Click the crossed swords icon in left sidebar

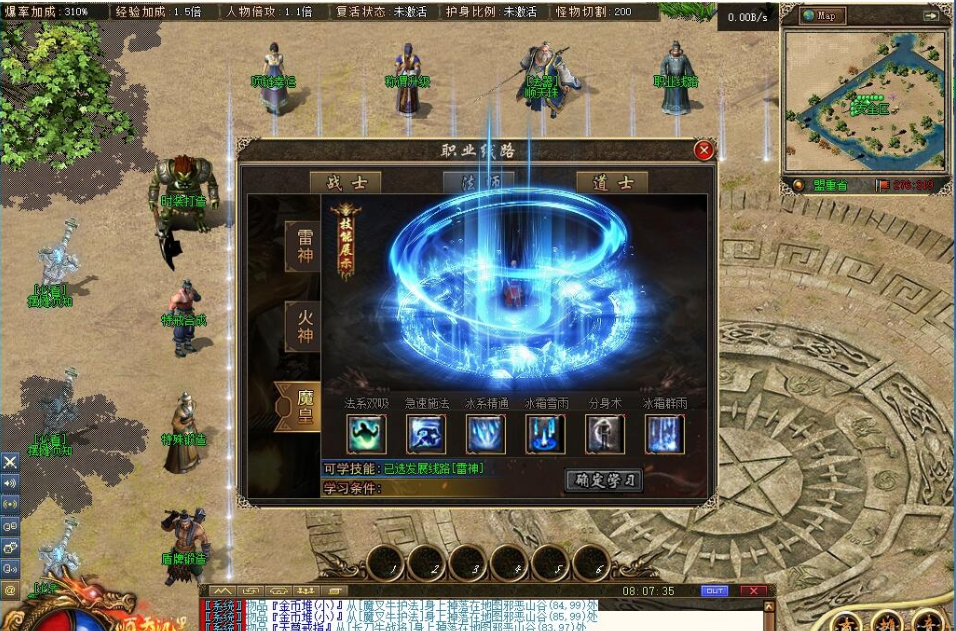[x=10, y=461]
